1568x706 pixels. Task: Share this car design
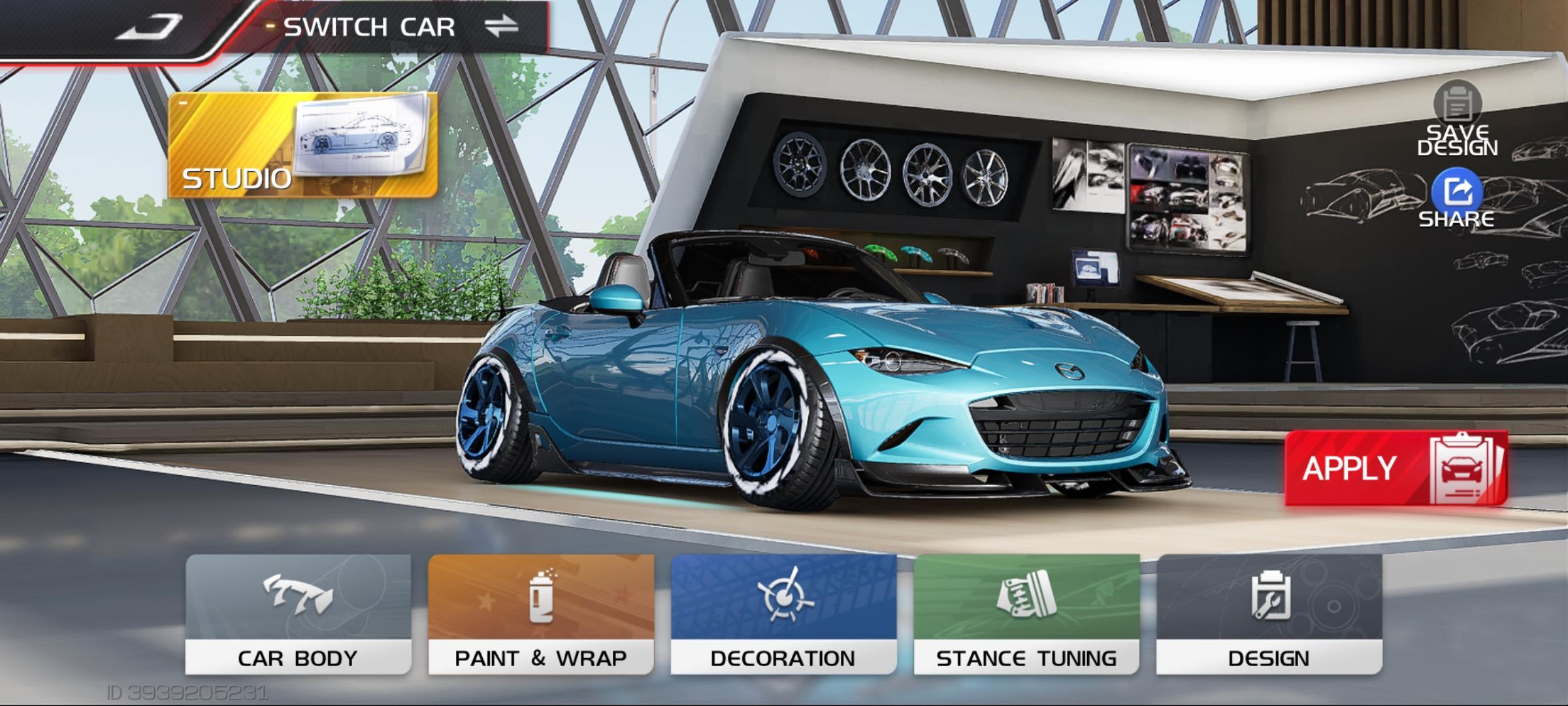[x=1457, y=197]
